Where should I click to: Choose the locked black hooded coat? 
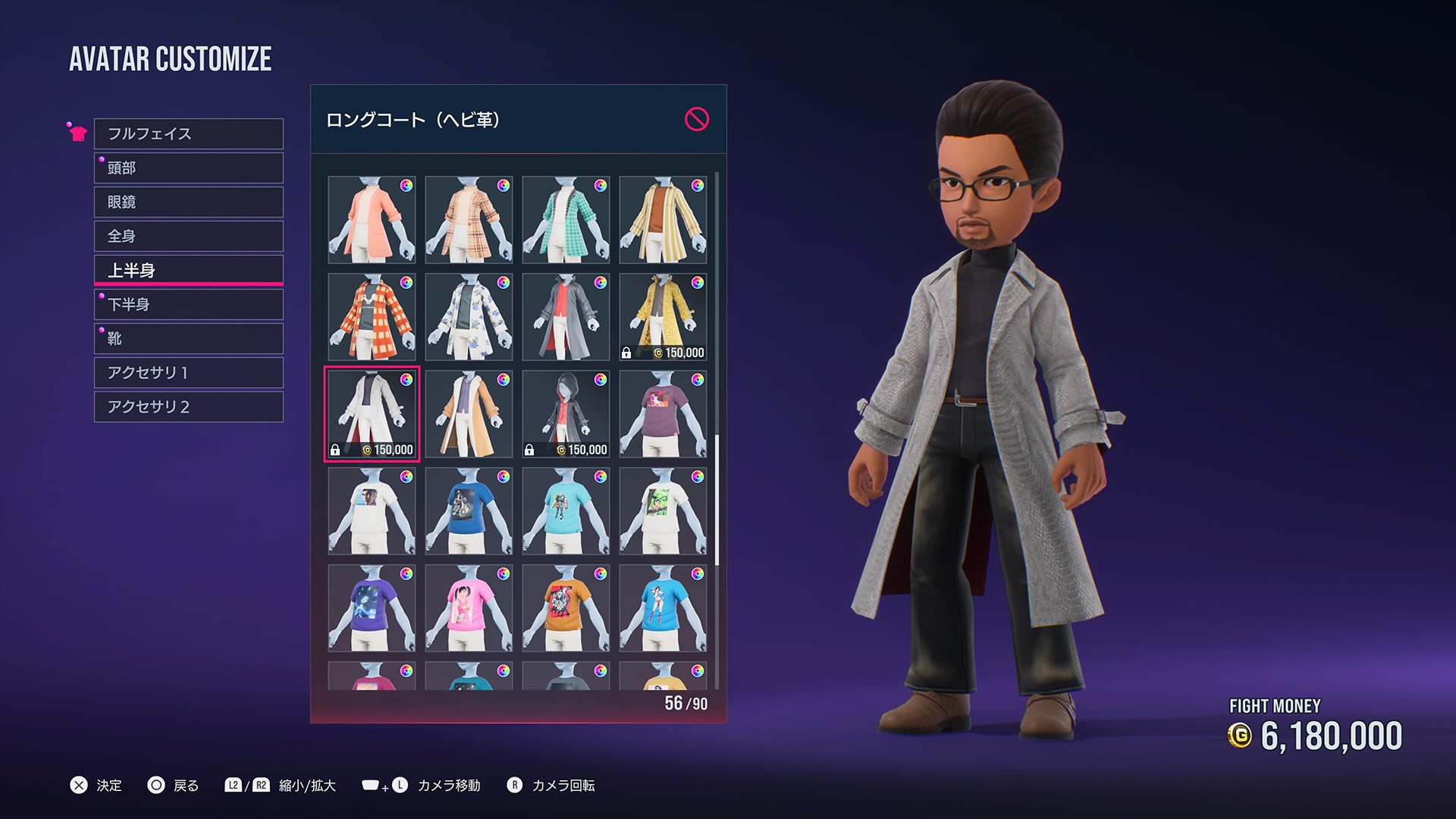(x=566, y=414)
